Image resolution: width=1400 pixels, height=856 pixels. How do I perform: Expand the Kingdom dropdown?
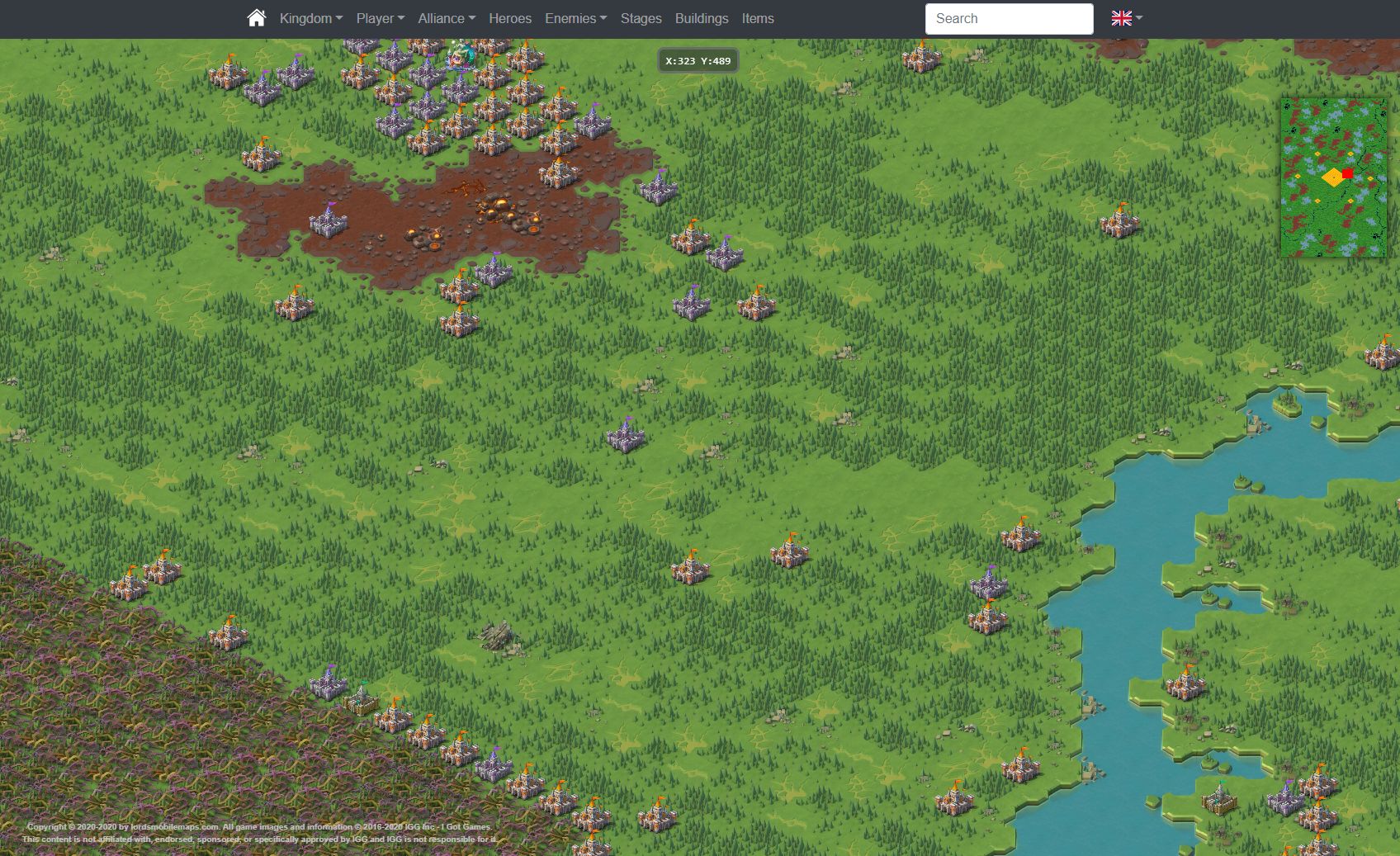[309, 17]
